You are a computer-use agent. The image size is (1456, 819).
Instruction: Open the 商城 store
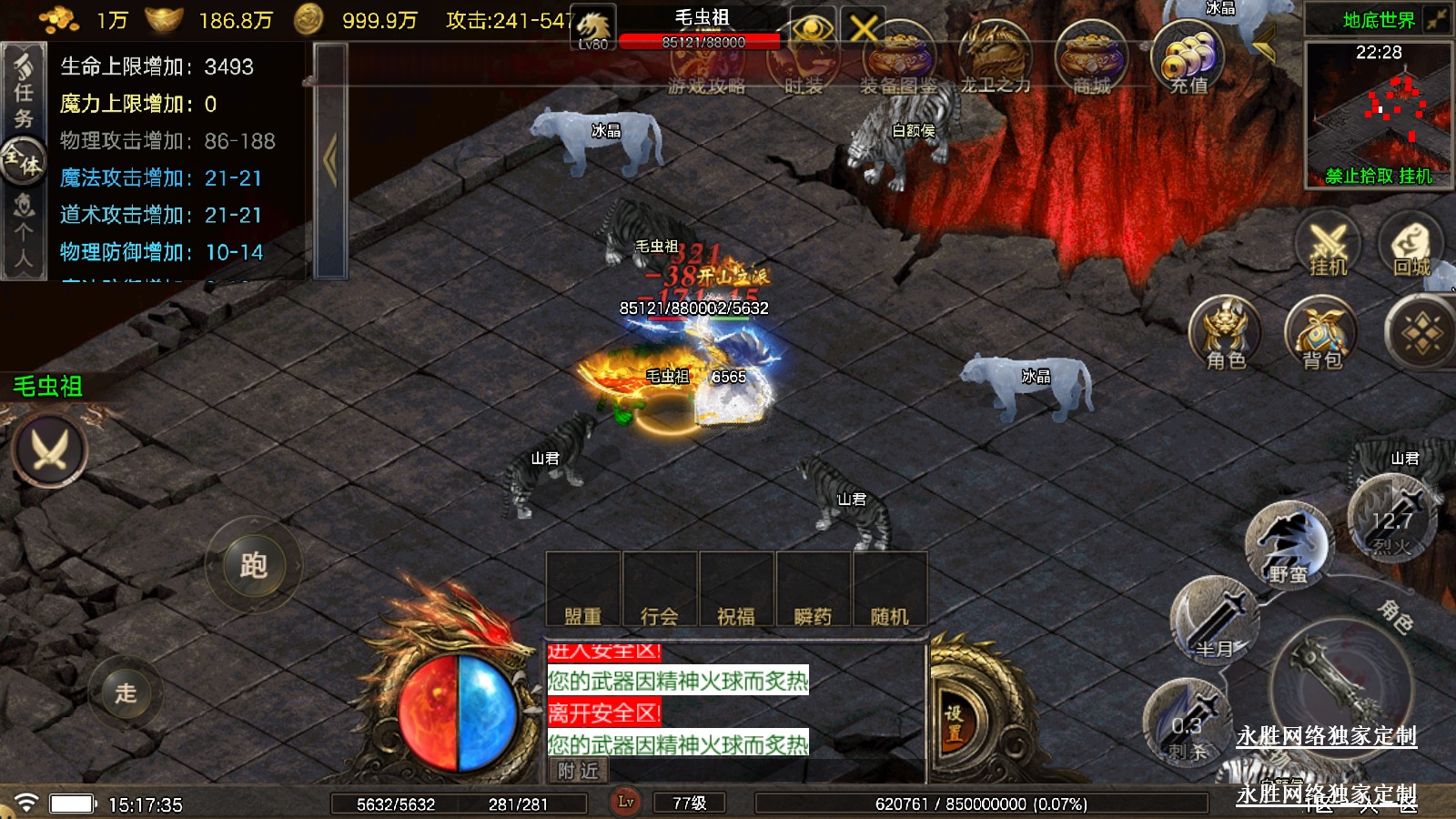(x=1091, y=60)
